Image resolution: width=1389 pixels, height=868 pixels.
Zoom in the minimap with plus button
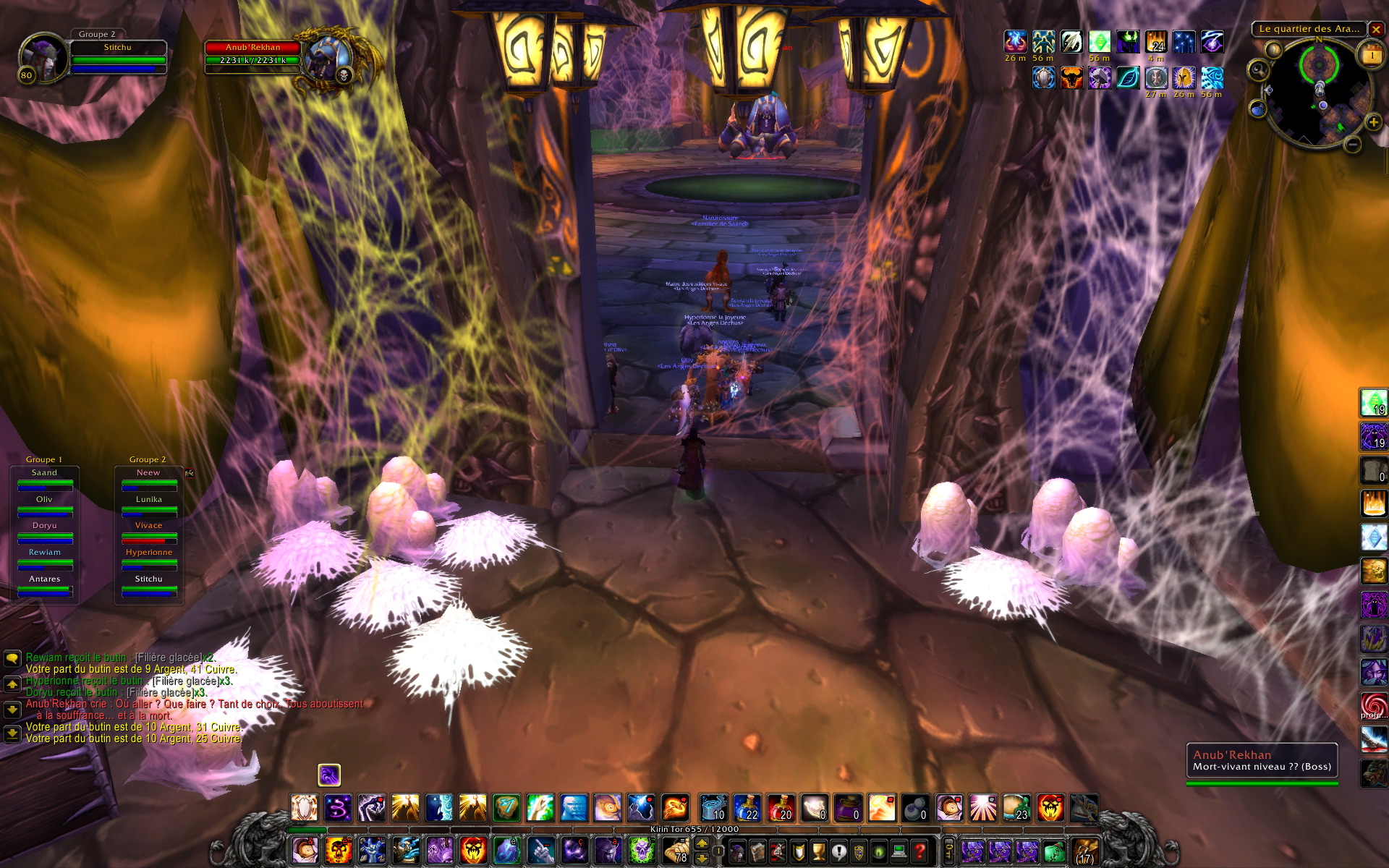[1373, 122]
